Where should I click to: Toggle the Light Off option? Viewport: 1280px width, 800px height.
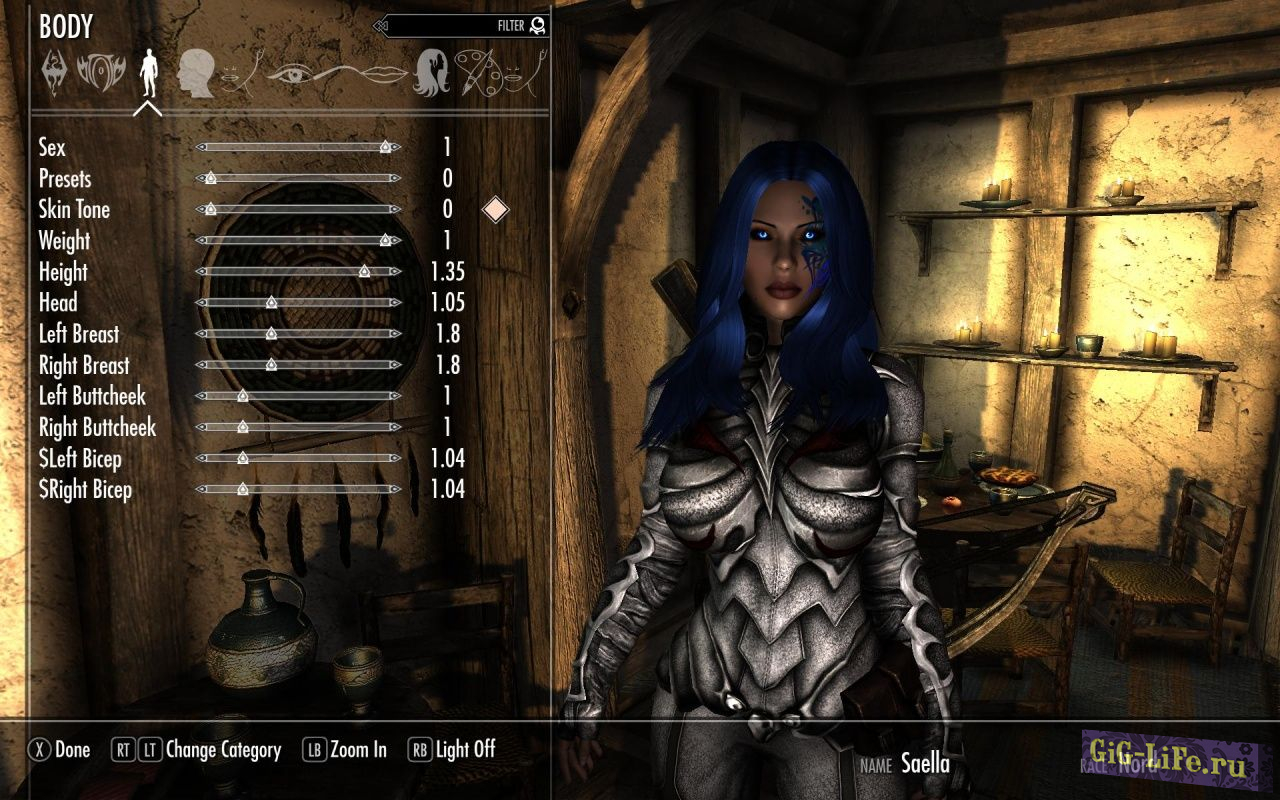[x=465, y=750]
